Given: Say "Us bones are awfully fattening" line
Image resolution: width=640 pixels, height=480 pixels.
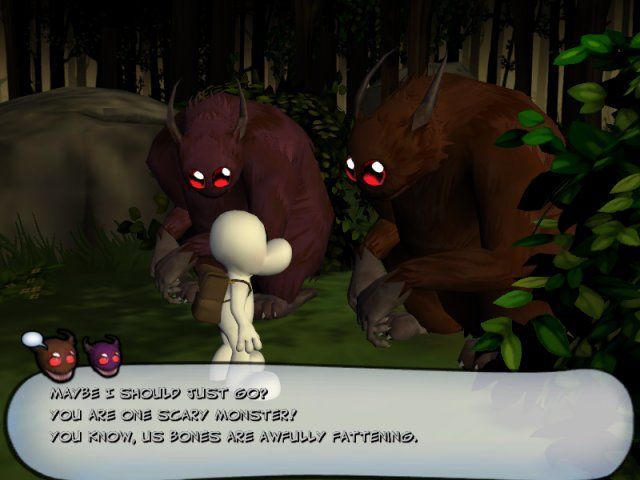Looking at the screenshot, I should point(233,437).
